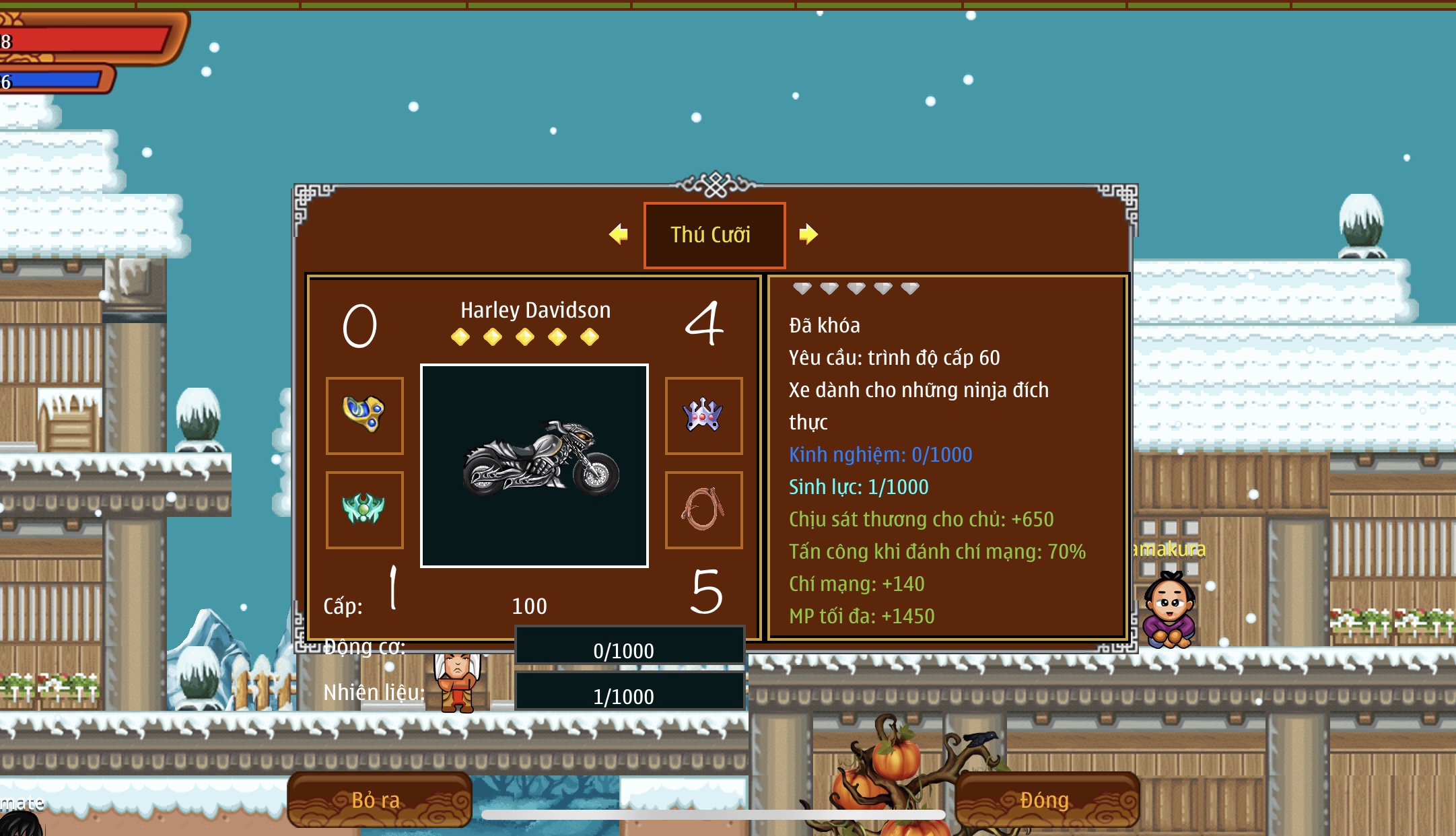Select the teal winged emblem mount slot
The width and height of the screenshot is (1456, 836).
click(x=365, y=510)
